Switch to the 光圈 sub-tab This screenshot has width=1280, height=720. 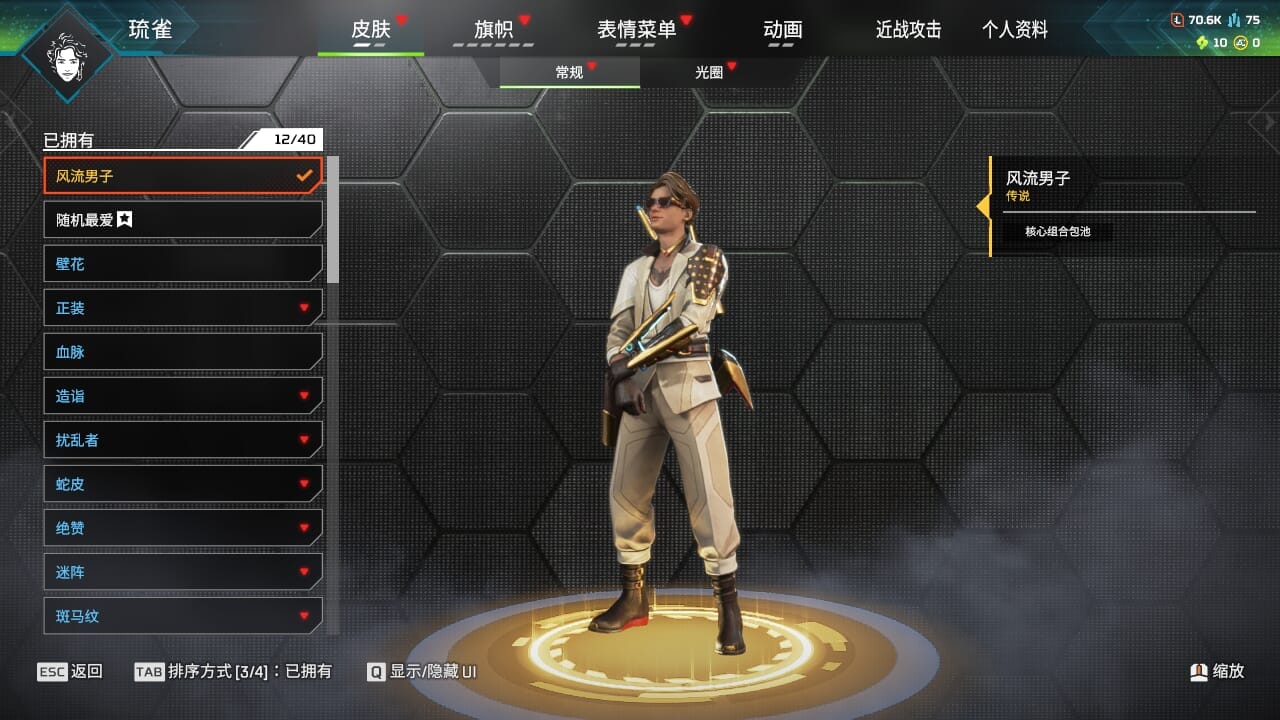tap(709, 72)
